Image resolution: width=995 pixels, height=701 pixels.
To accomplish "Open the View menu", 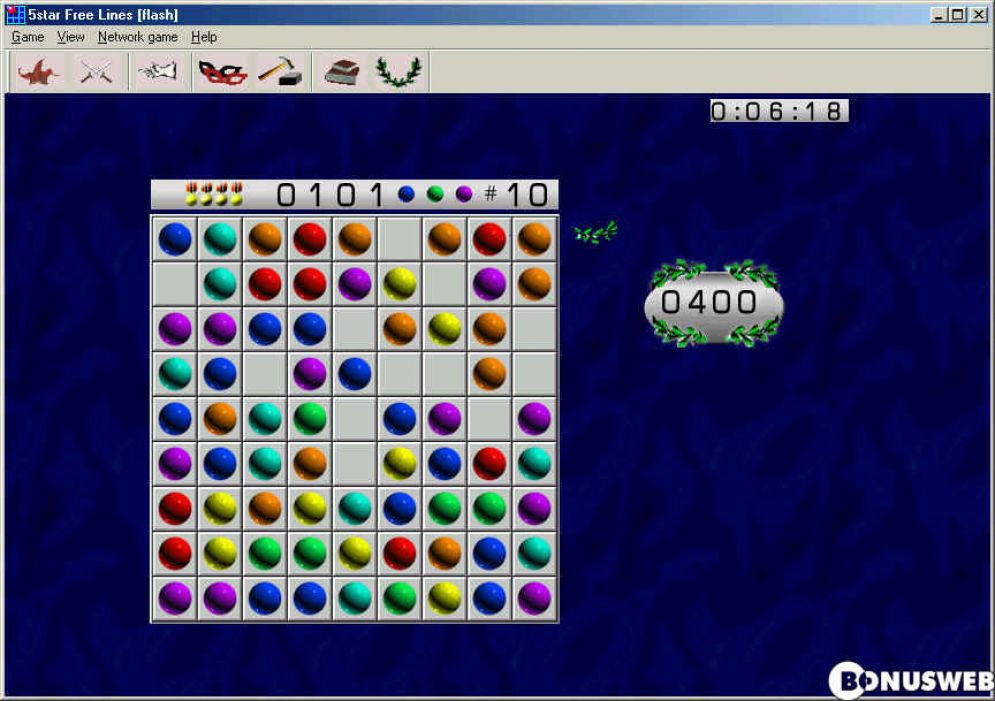I will click(x=70, y=37).
